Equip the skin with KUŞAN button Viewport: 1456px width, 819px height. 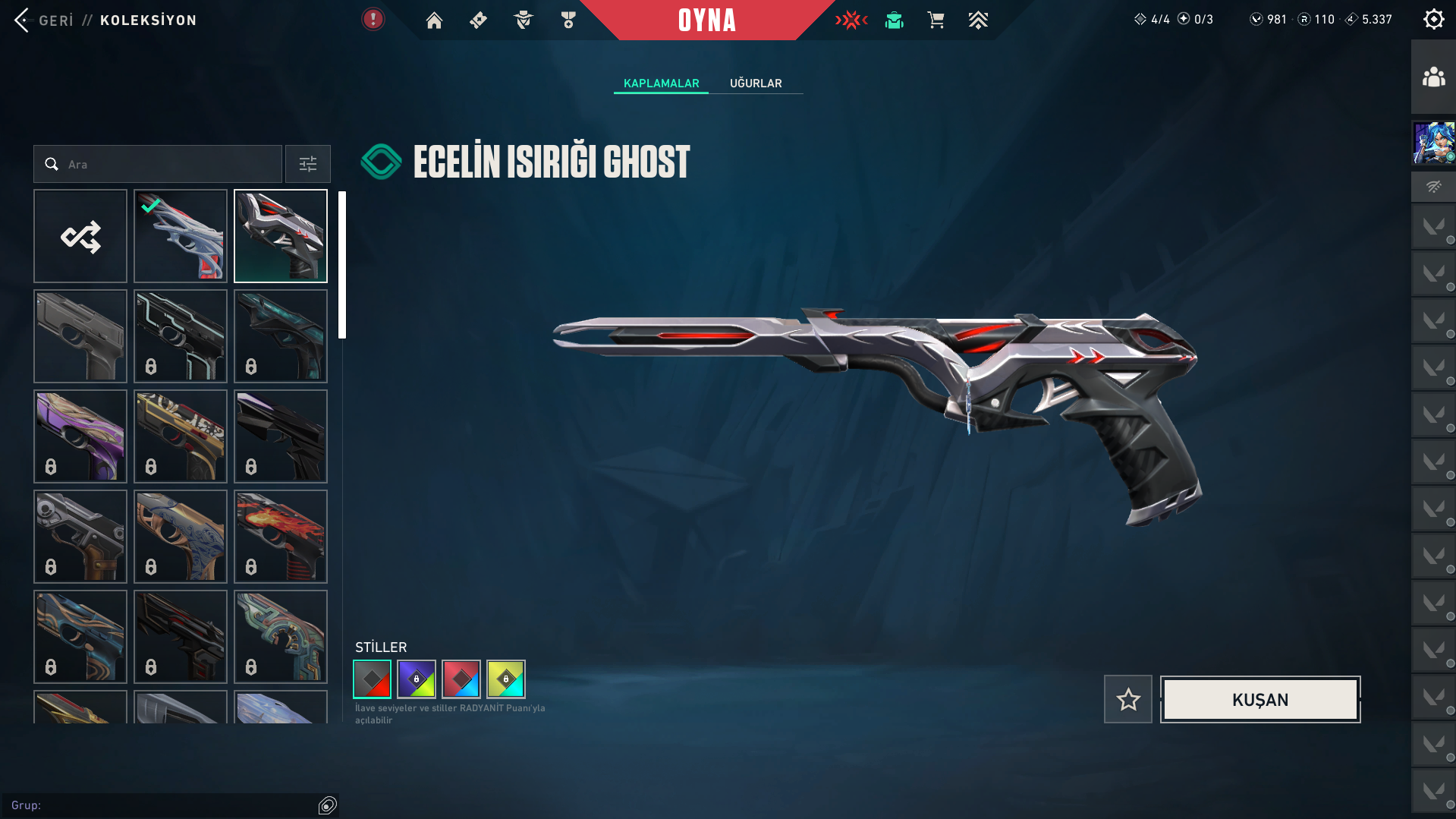1259,700
